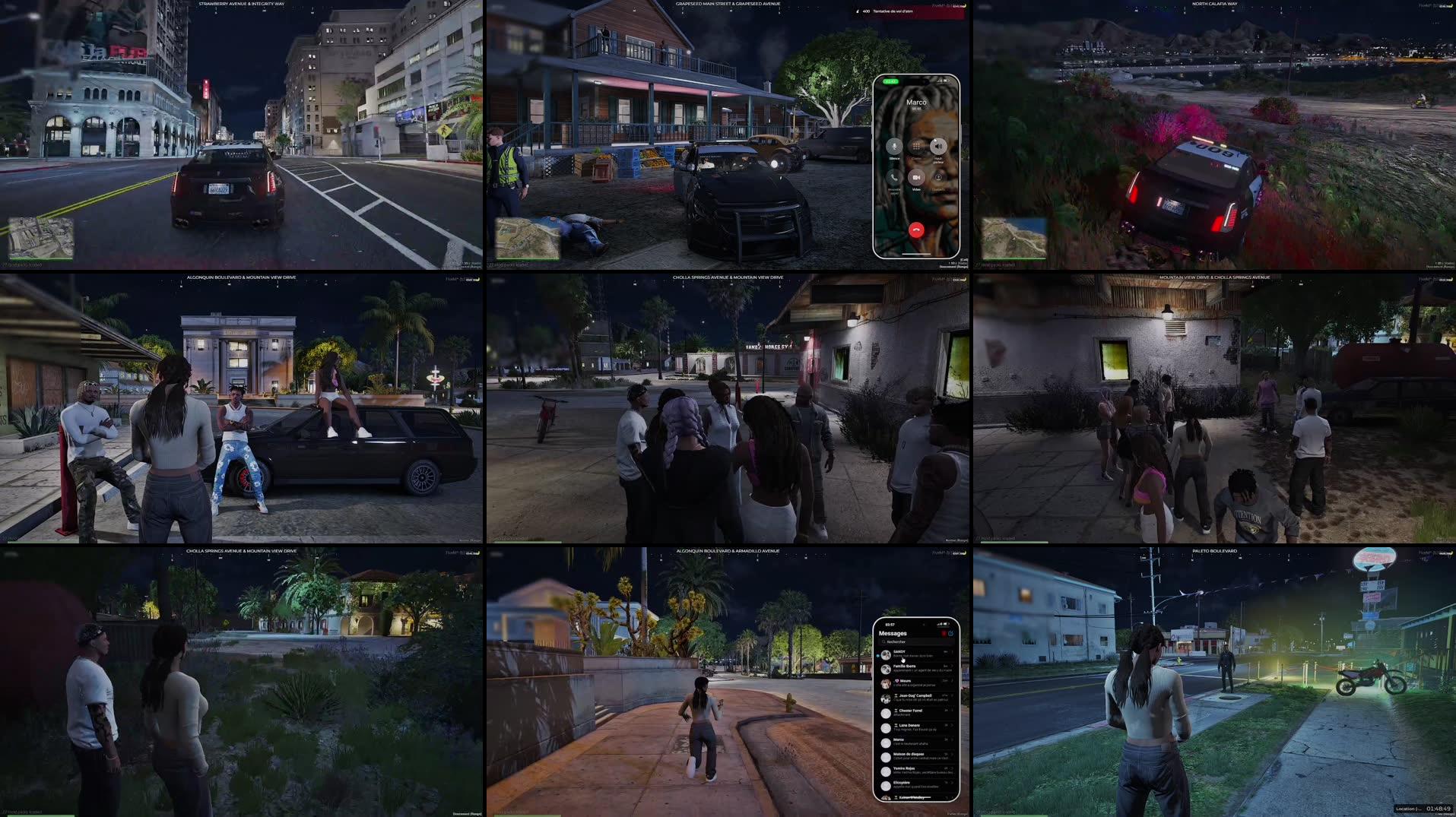This screenshot has width=1456, height=817.
Task: Tap the siren icon on the 400 dispatch alert
Action: (857, 12)
